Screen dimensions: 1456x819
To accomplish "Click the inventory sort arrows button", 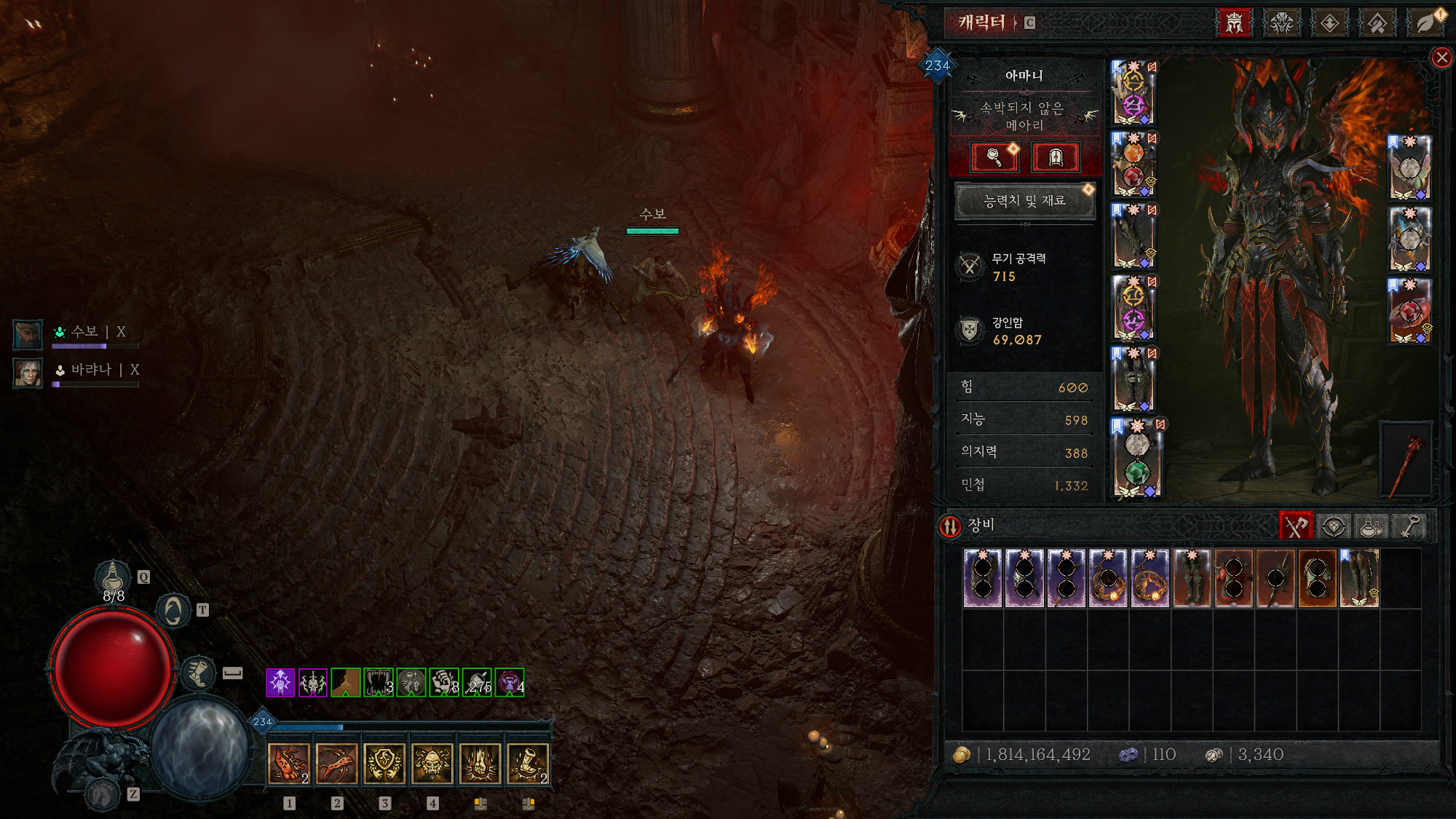I will (x=950, y=526).
